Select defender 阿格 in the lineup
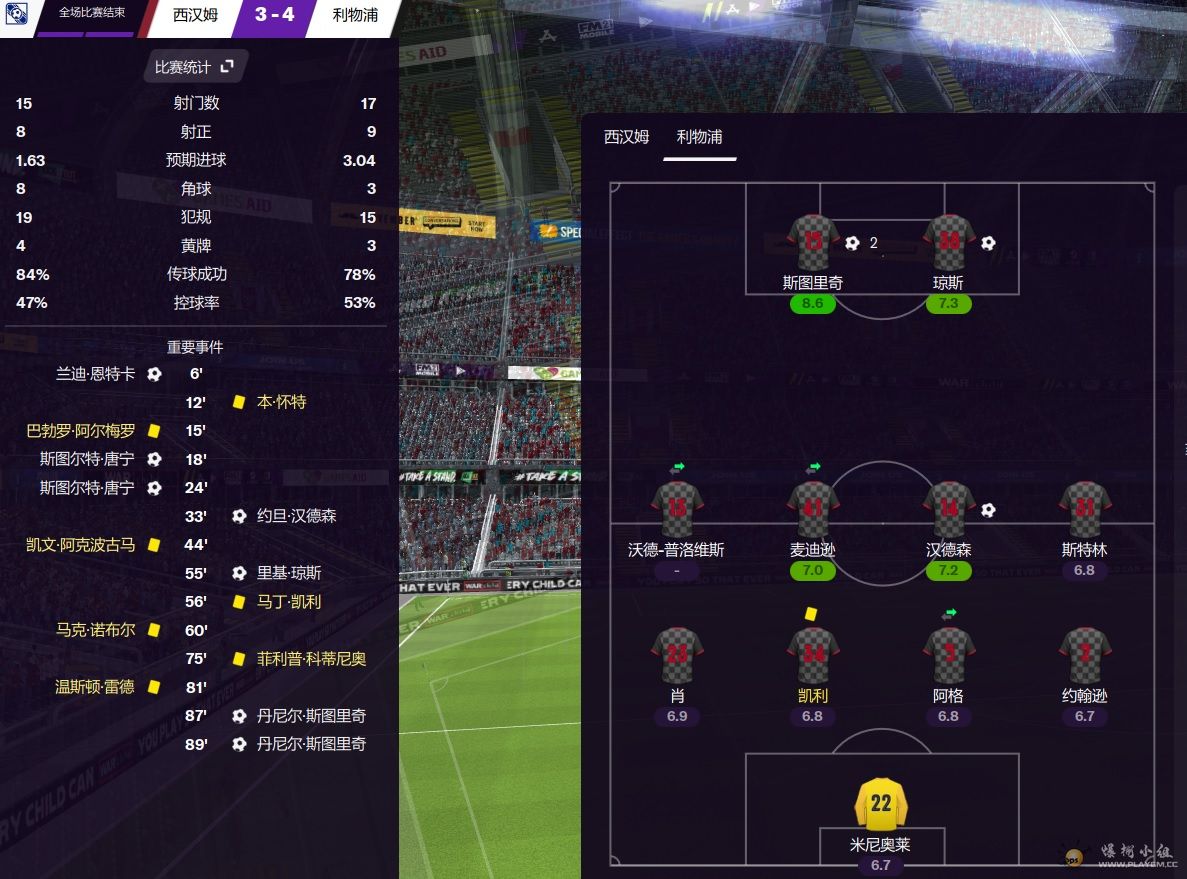 948,655
